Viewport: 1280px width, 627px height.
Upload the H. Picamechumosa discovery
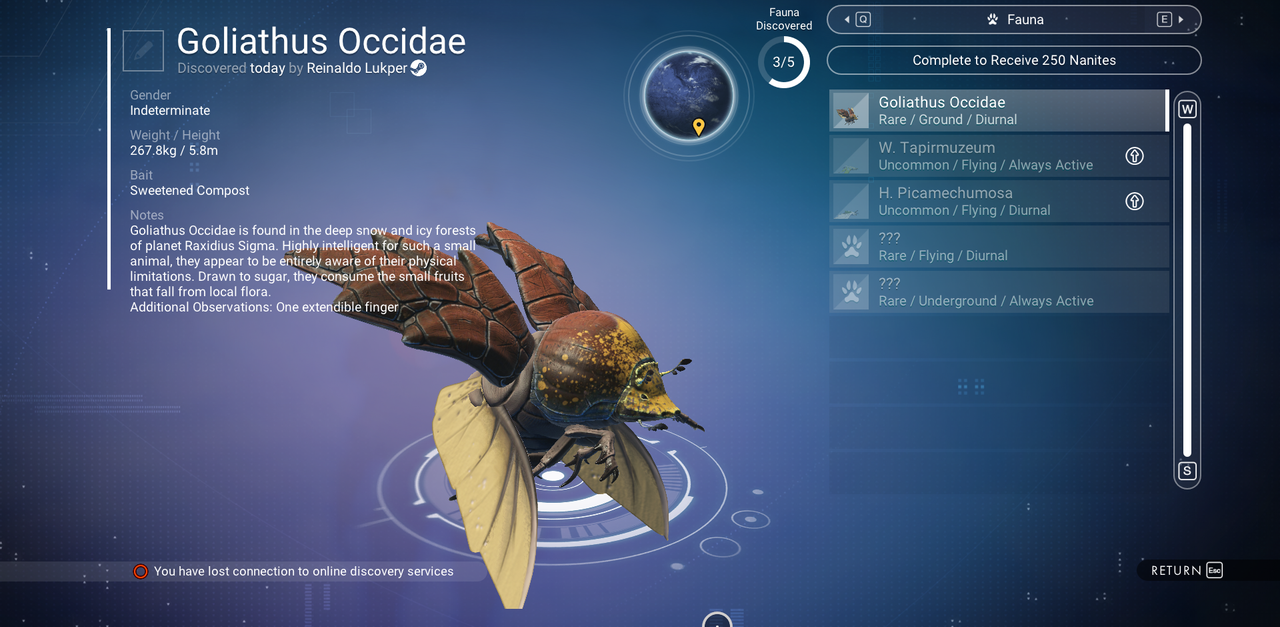coord(1134,201)
